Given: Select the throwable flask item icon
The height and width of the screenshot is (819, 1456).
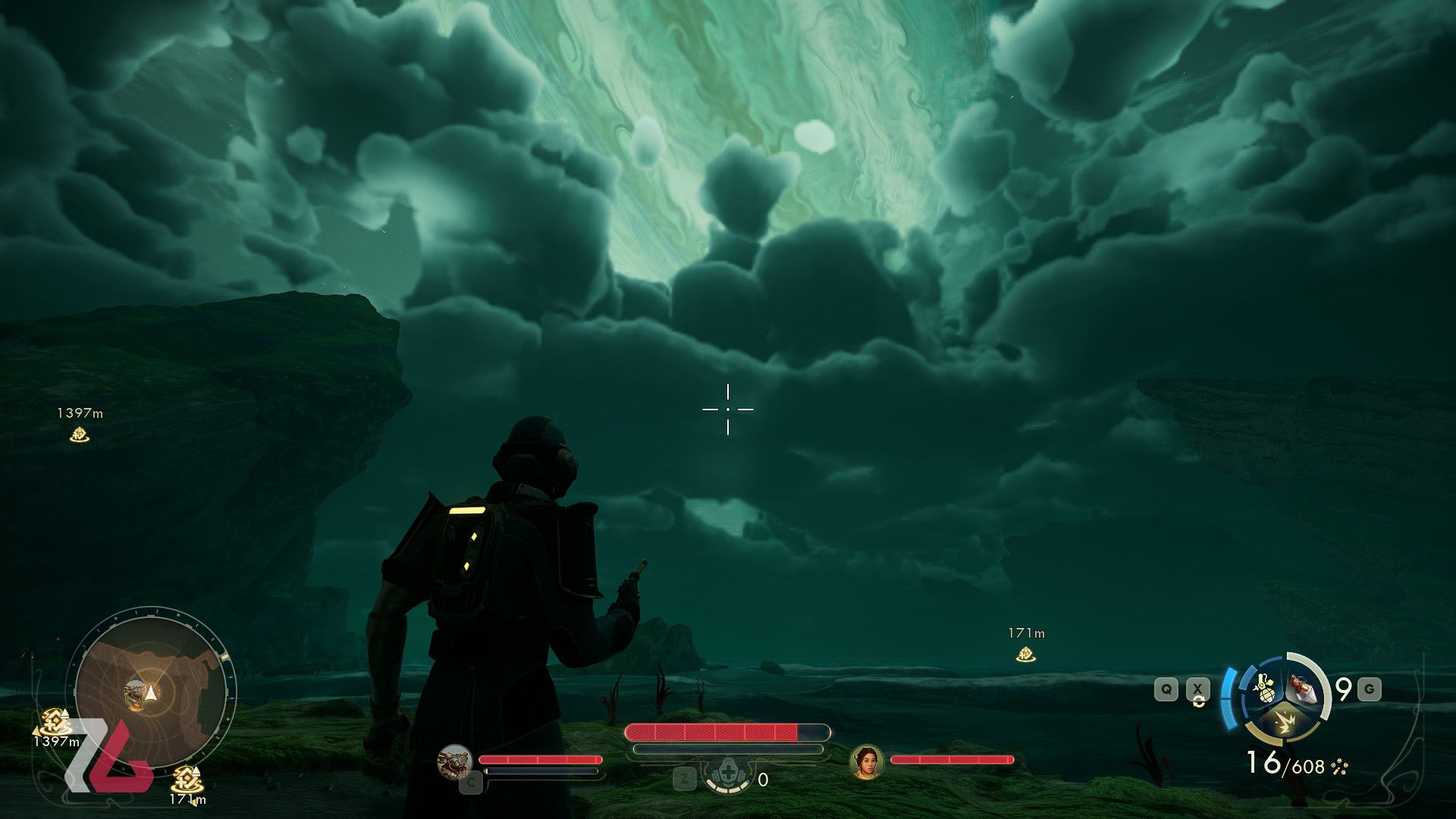Looking at the screenshot, I should pos(1304,689).
